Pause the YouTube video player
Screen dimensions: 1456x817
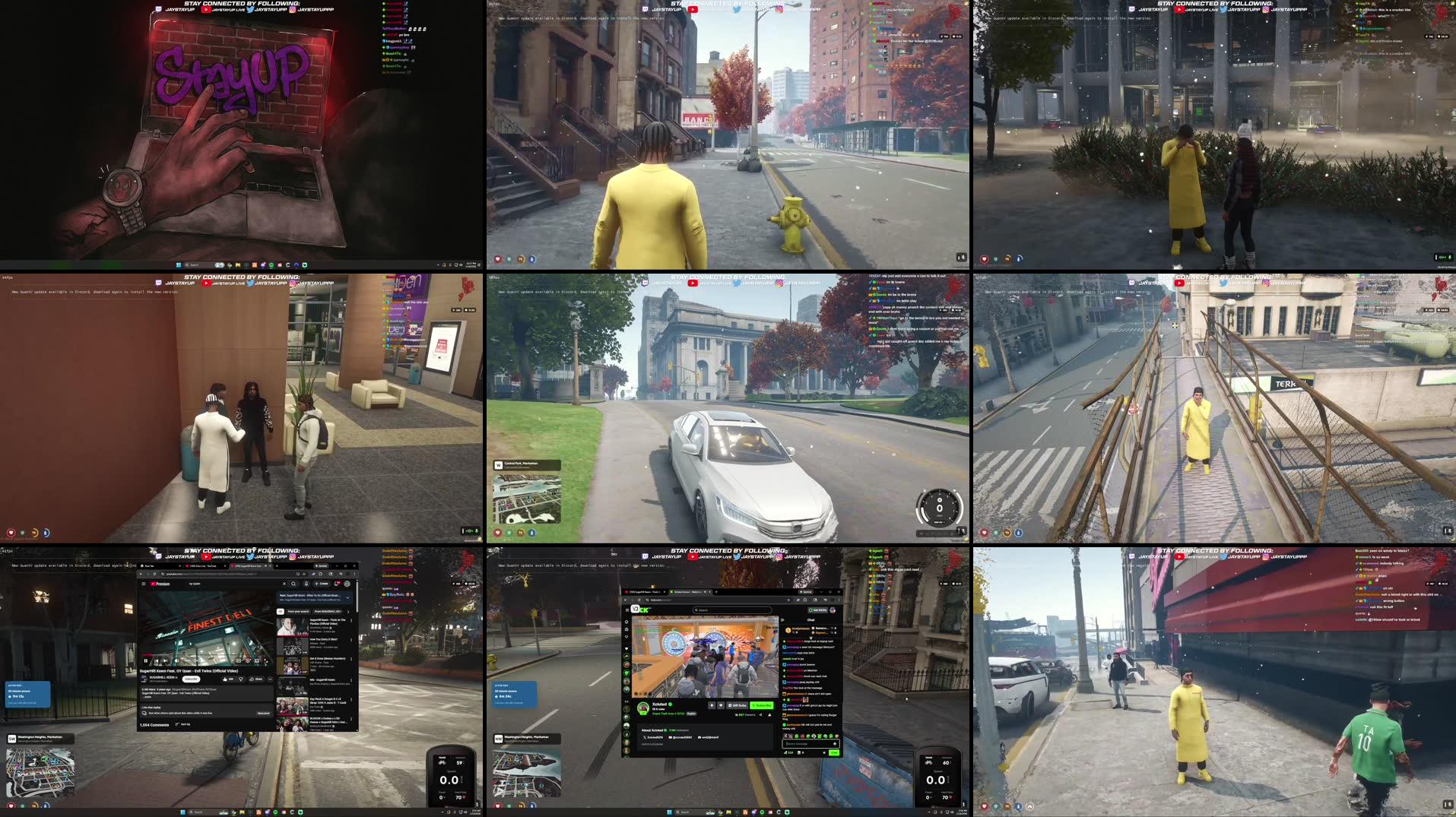tap(146, 660)
